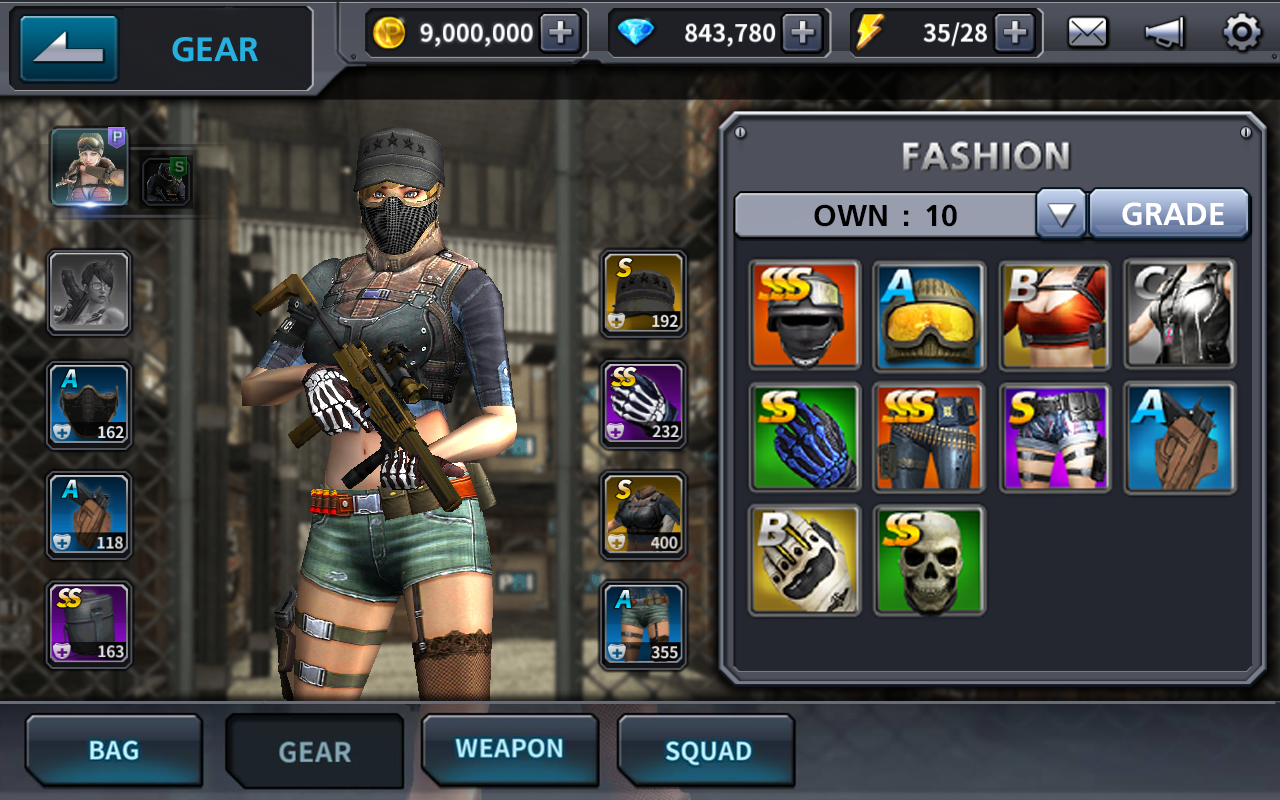Select the SS skull mask item
Screen dimensions: 1280x800
coord(929,560)
